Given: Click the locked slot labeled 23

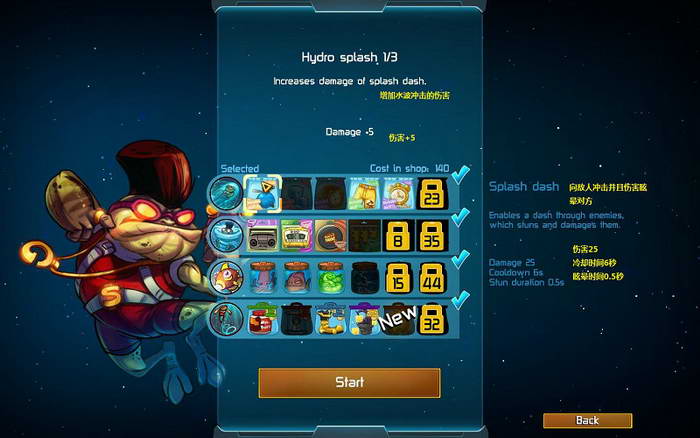Looking at the screenshot, I should pyautogui.click(x=432, y=193).
